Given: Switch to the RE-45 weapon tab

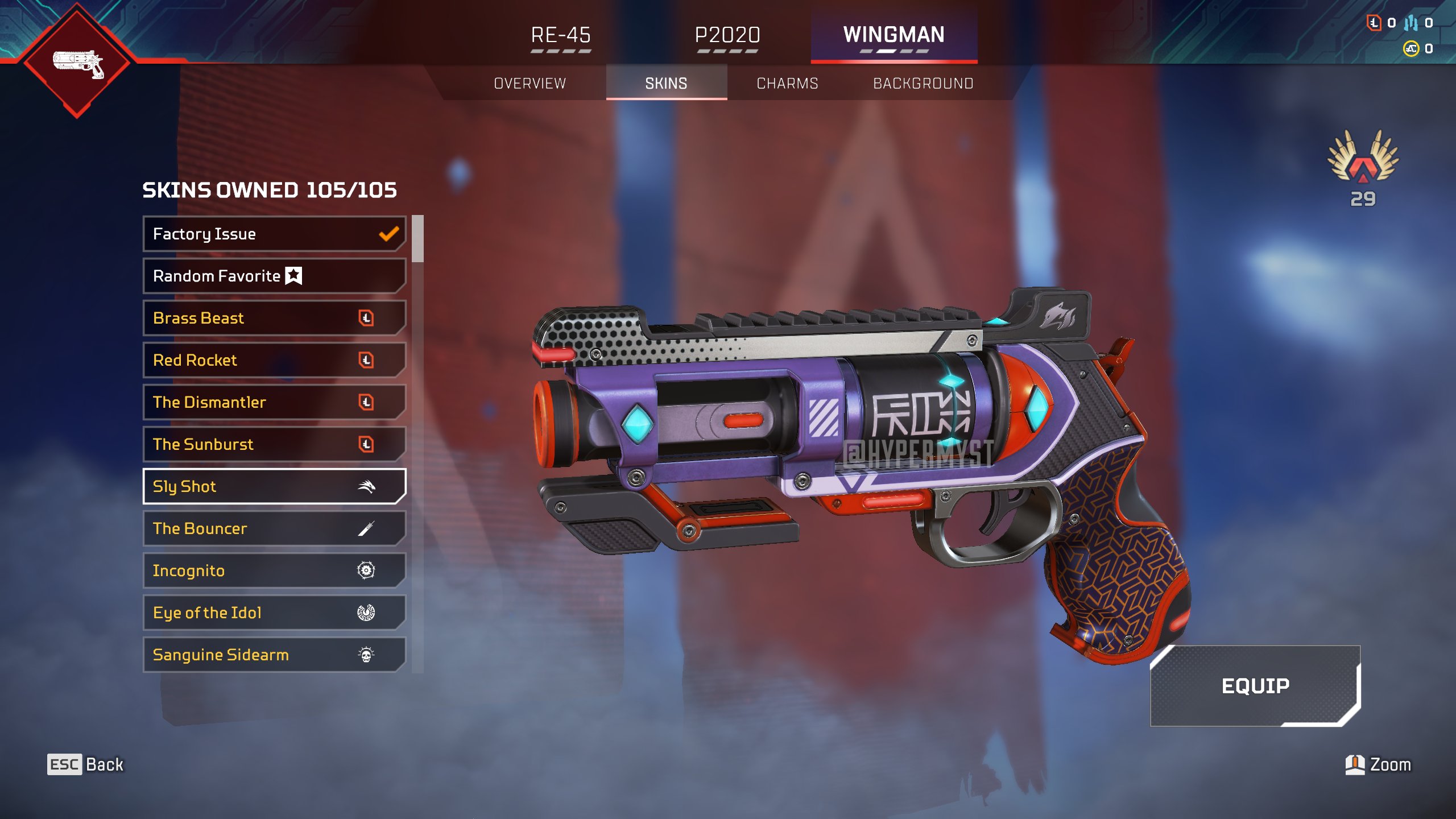Looking at the screenshot, I should (561, 35).
